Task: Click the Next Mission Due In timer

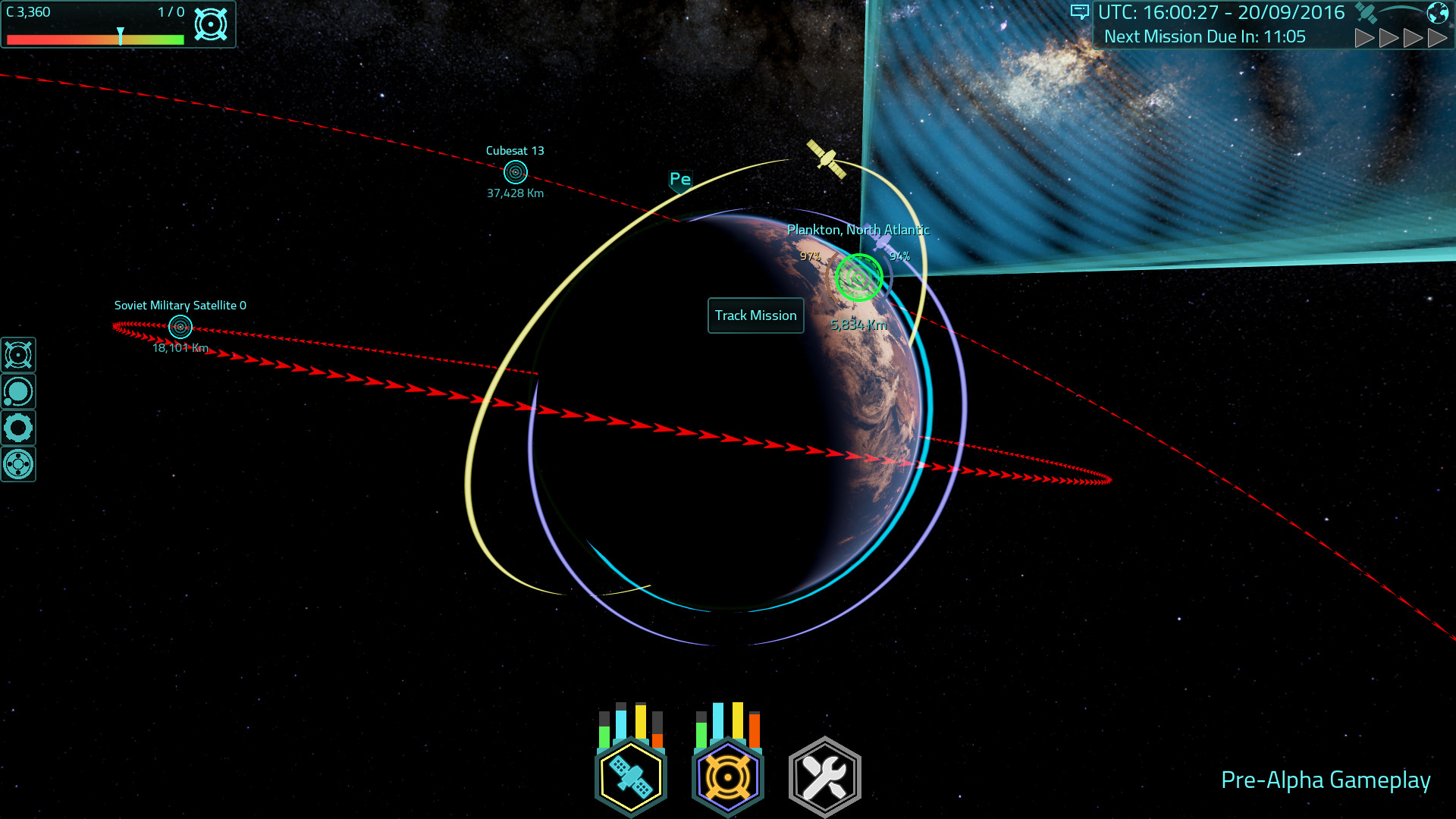Action: [1204, 36]
